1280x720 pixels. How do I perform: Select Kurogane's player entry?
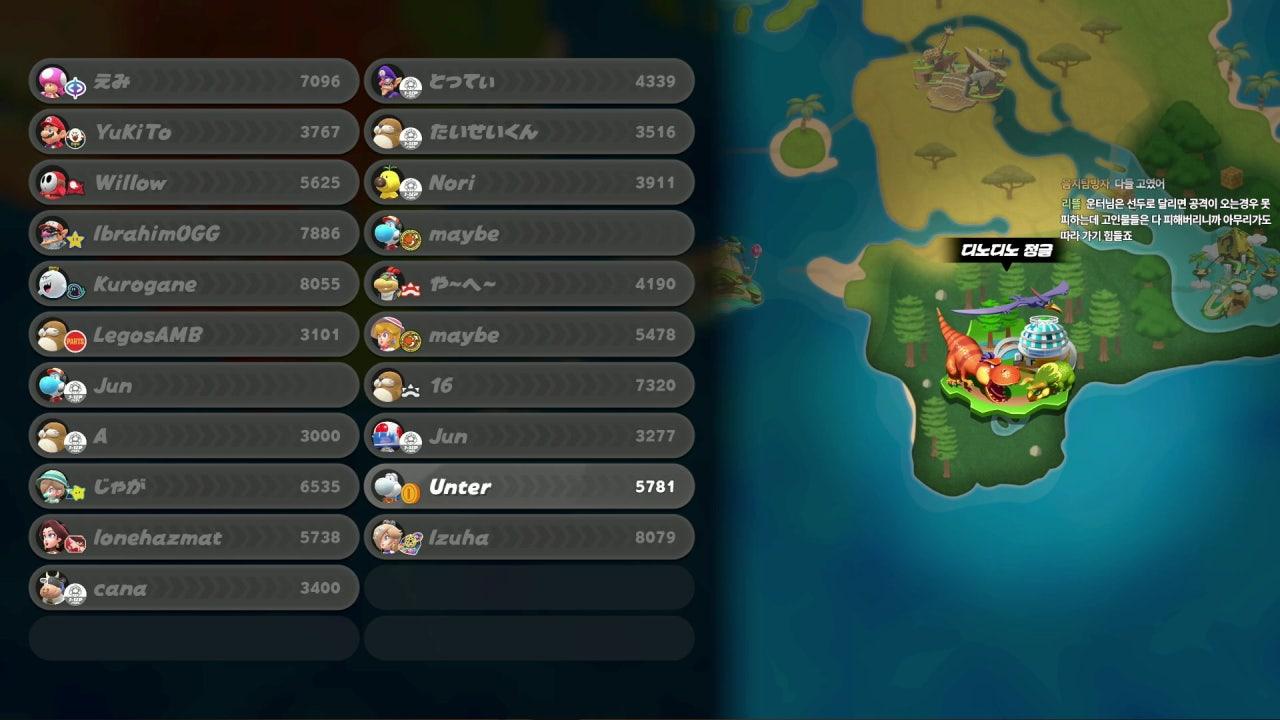(x=194, y=284)
